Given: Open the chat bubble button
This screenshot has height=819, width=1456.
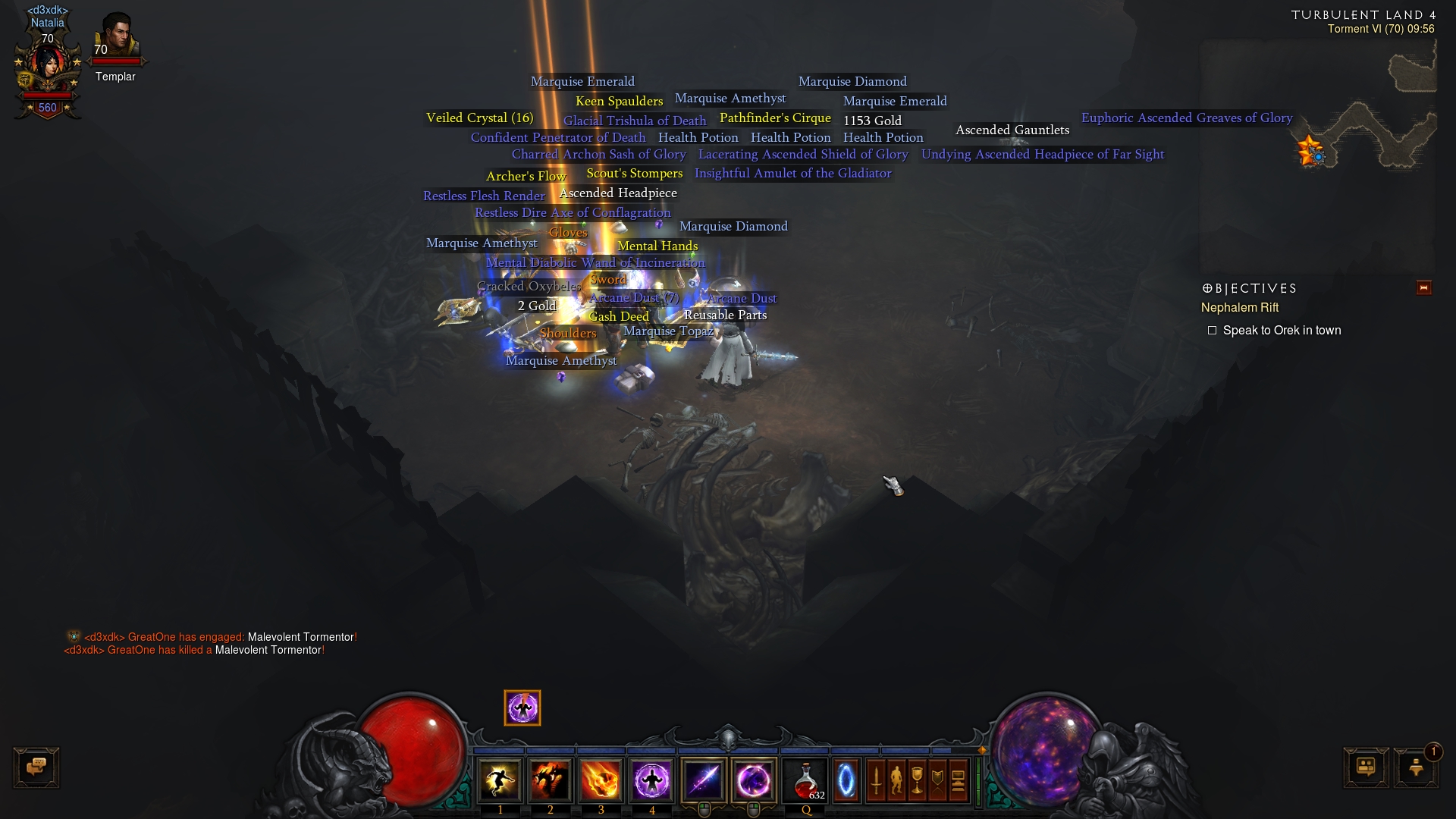Looking at the screenshot, I should point(36,767).
